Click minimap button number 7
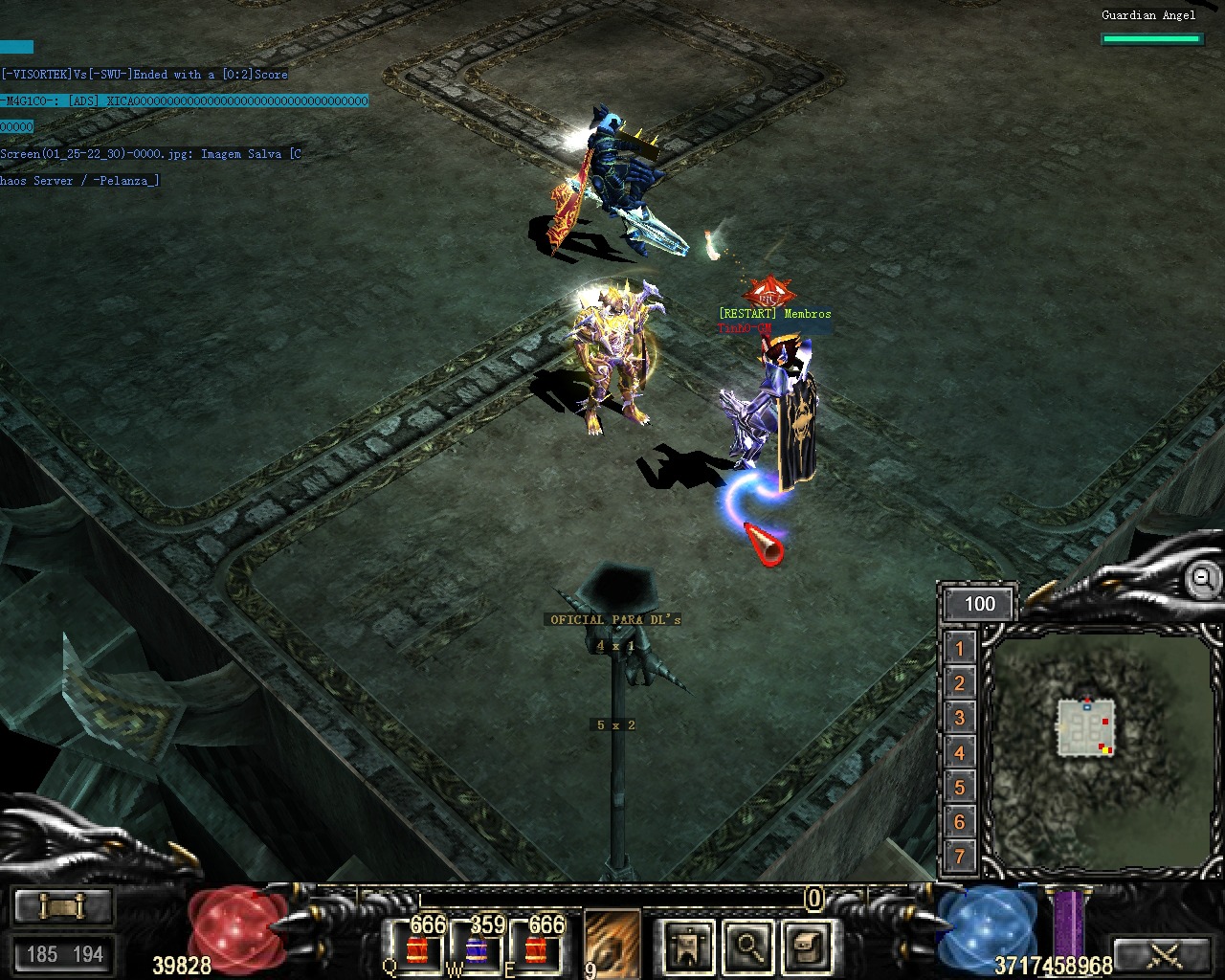 960,856
